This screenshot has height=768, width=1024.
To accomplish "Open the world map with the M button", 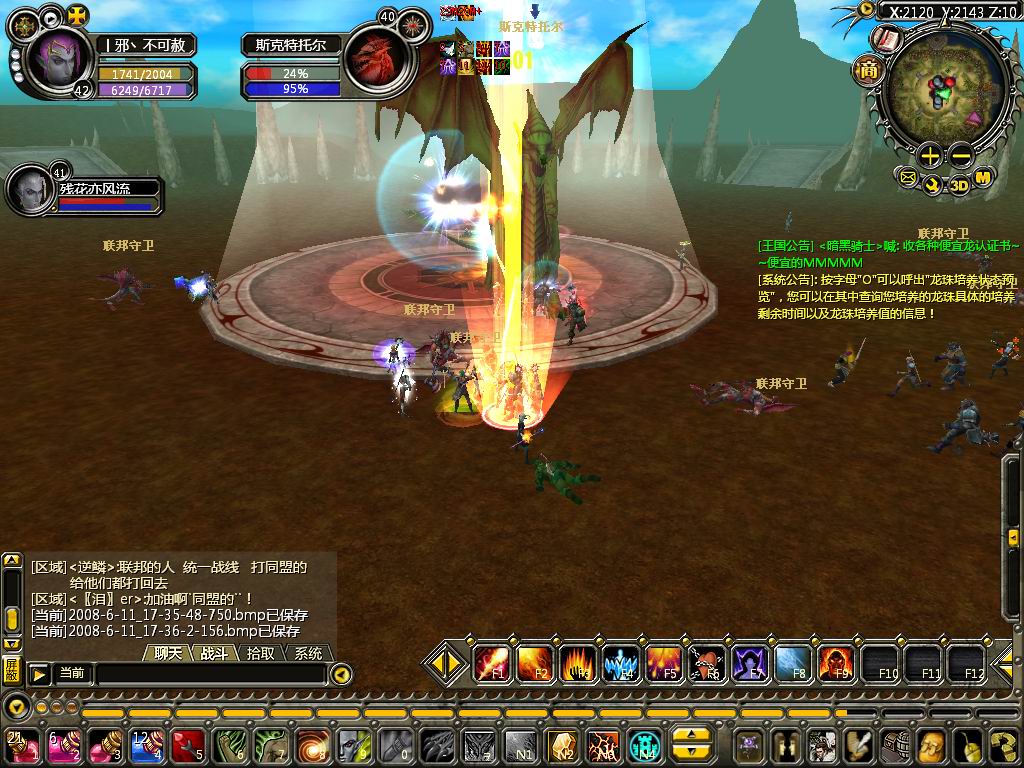I will (x=983, y=178).
